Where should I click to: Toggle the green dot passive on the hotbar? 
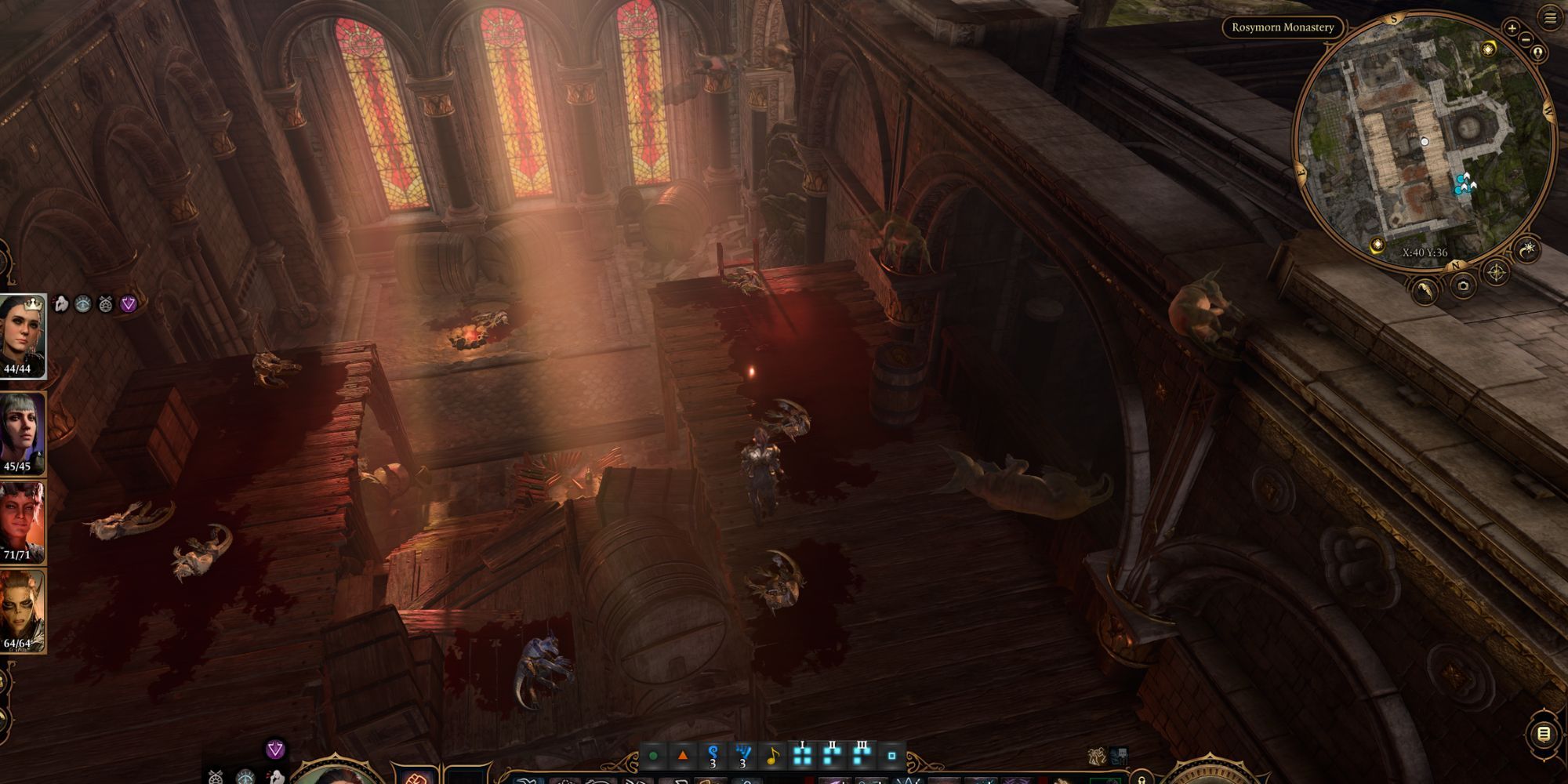point(652,754)
